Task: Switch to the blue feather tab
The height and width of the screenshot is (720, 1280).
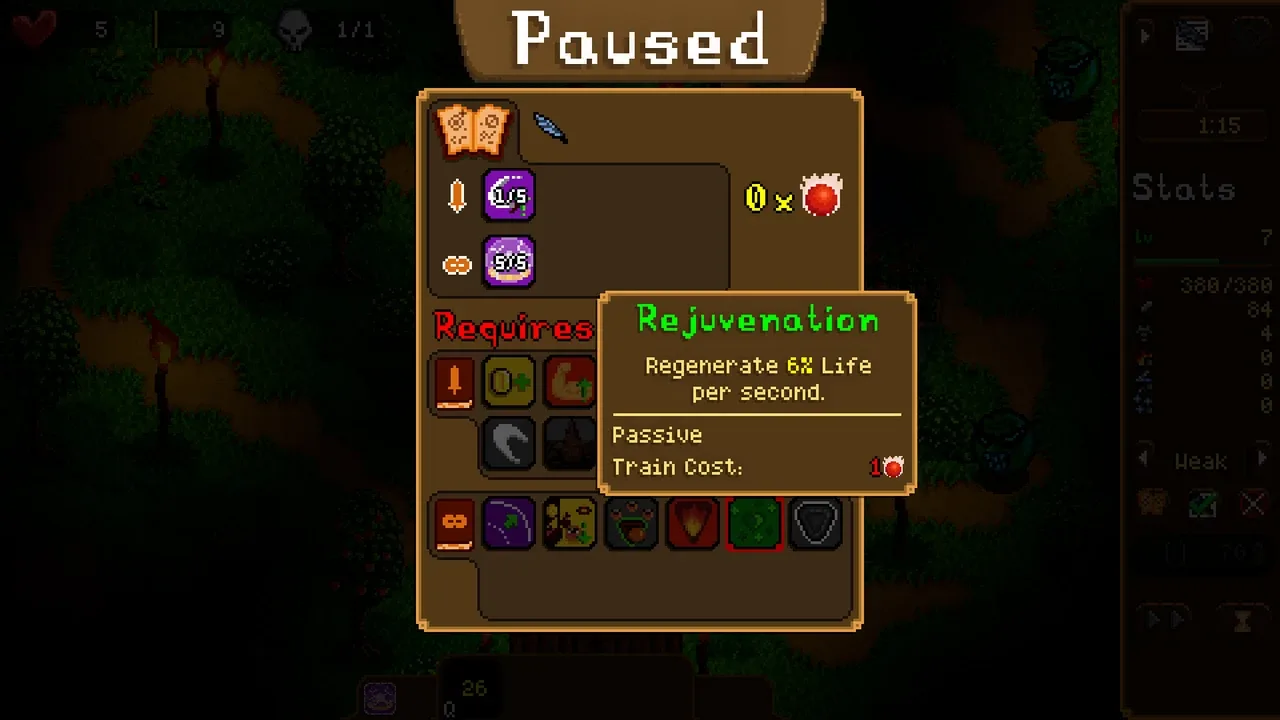Action: click(x=549, y=128)
